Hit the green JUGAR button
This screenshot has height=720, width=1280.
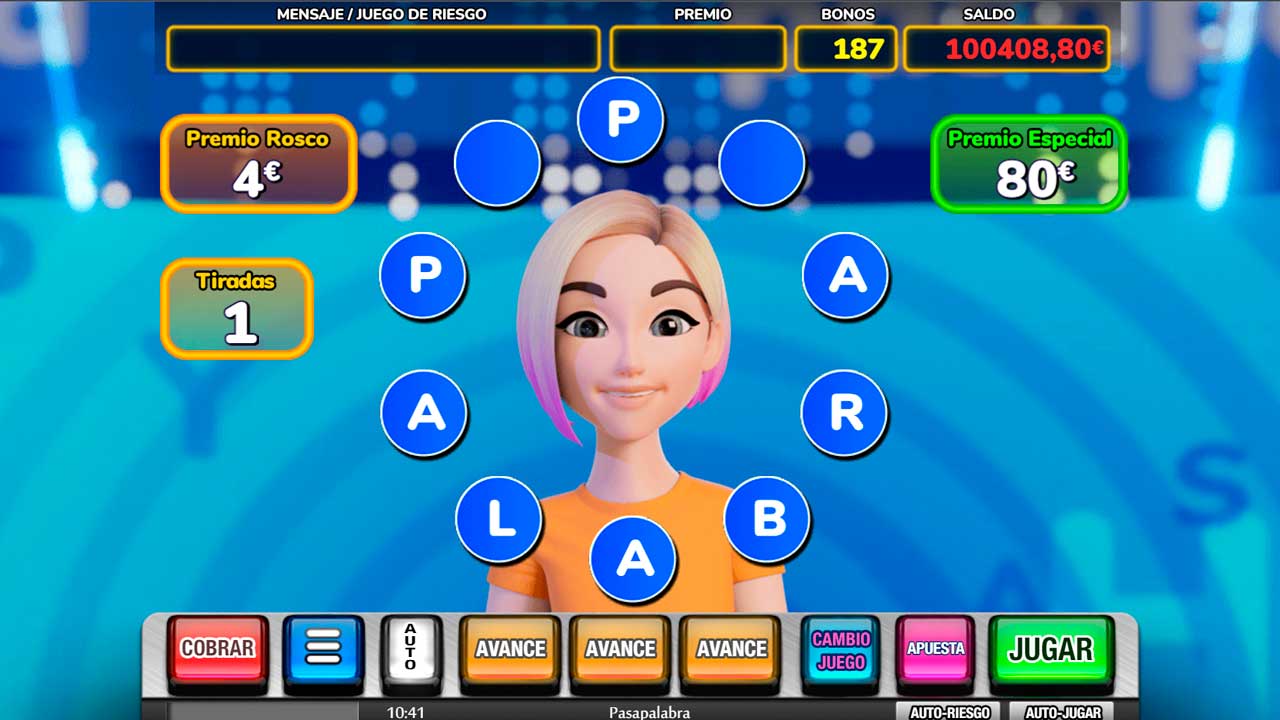point(1050,649)
